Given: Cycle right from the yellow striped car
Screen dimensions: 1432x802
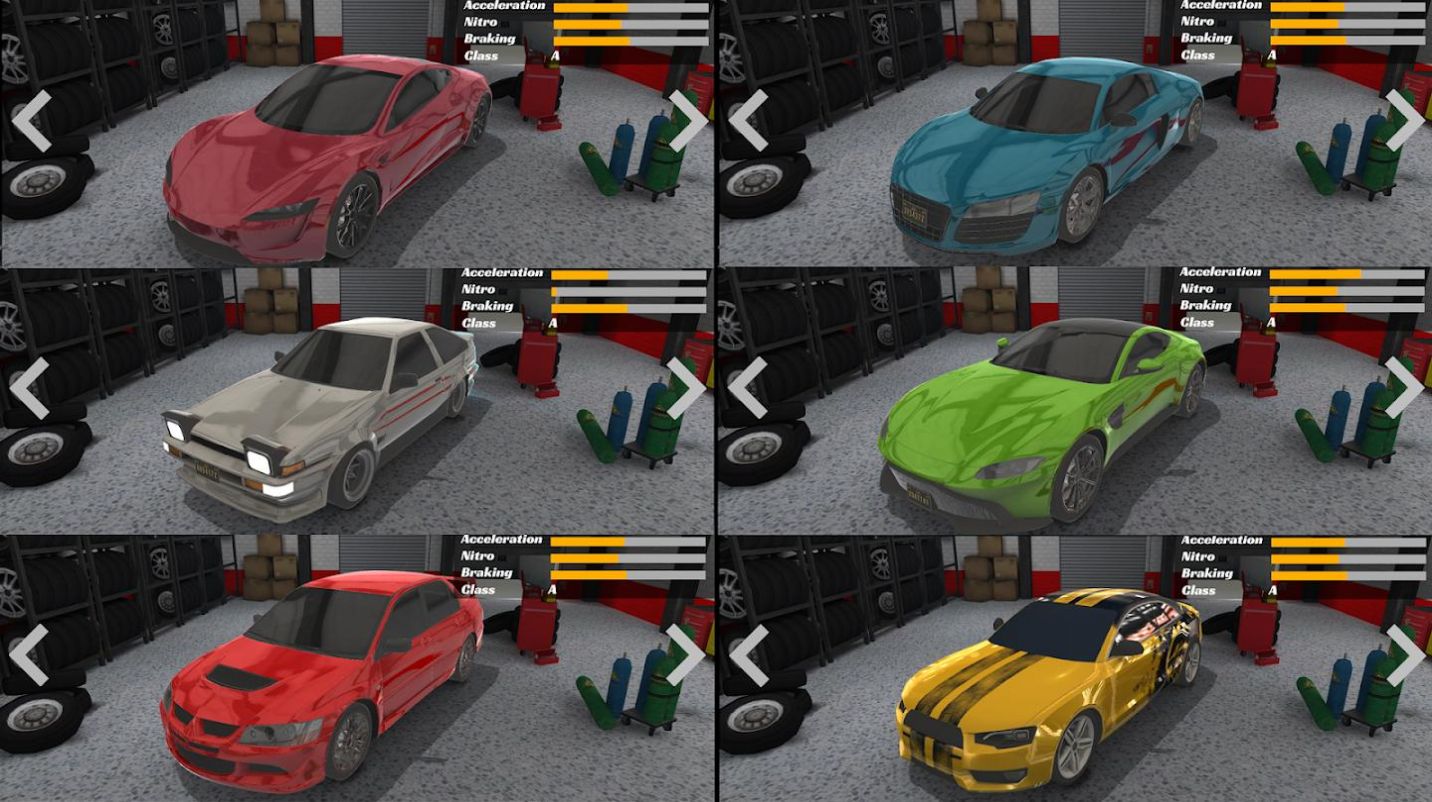Looking at the screenshot, I should [1404, 655].
